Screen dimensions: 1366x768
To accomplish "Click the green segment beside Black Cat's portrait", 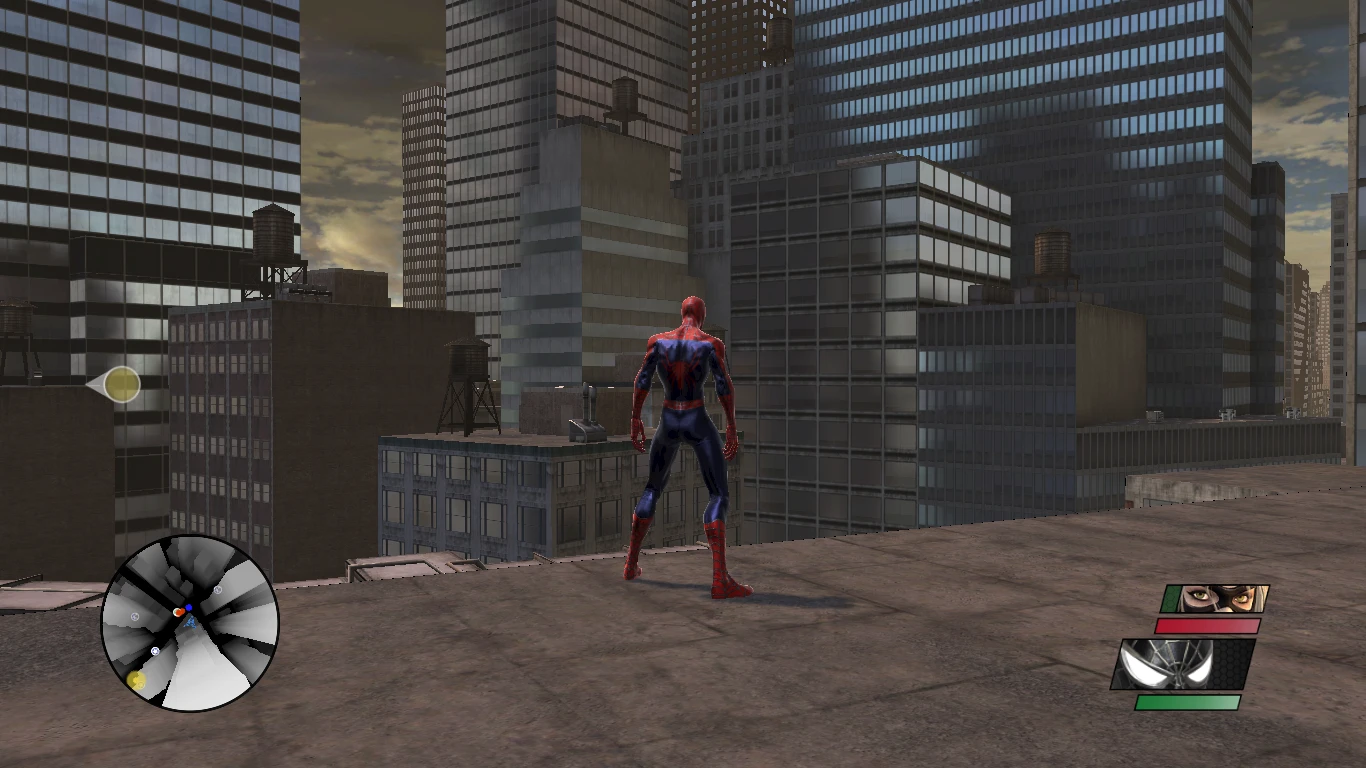I will [1172, 597].
